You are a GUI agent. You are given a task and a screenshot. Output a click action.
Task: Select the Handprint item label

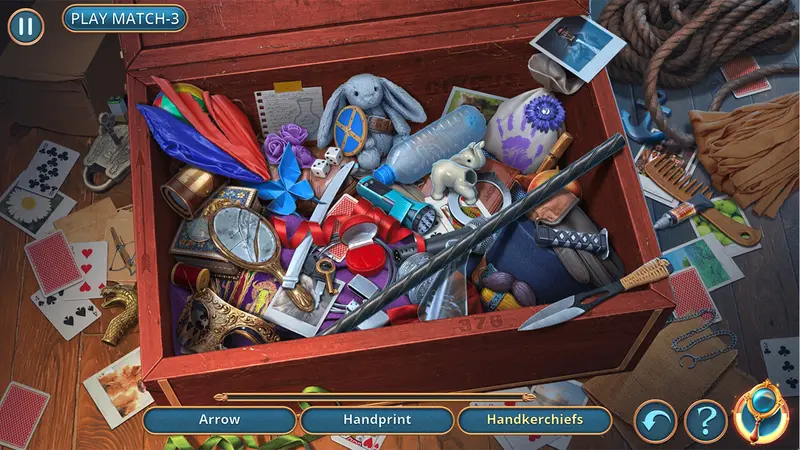(376, 420)
